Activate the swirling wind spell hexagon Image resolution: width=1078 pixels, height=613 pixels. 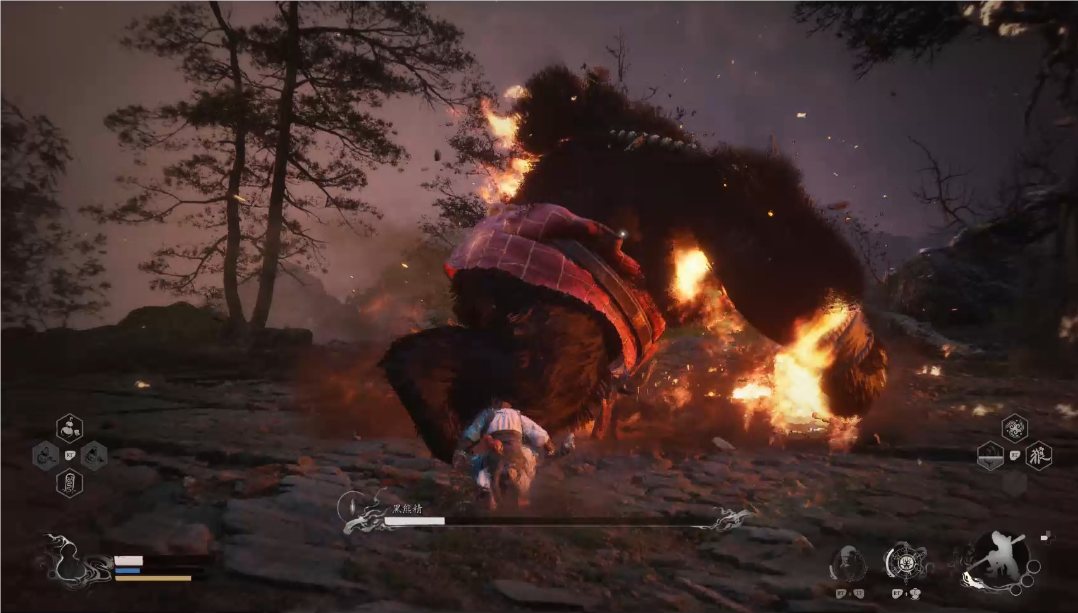pyautogui.click(x=1014, y=428)
